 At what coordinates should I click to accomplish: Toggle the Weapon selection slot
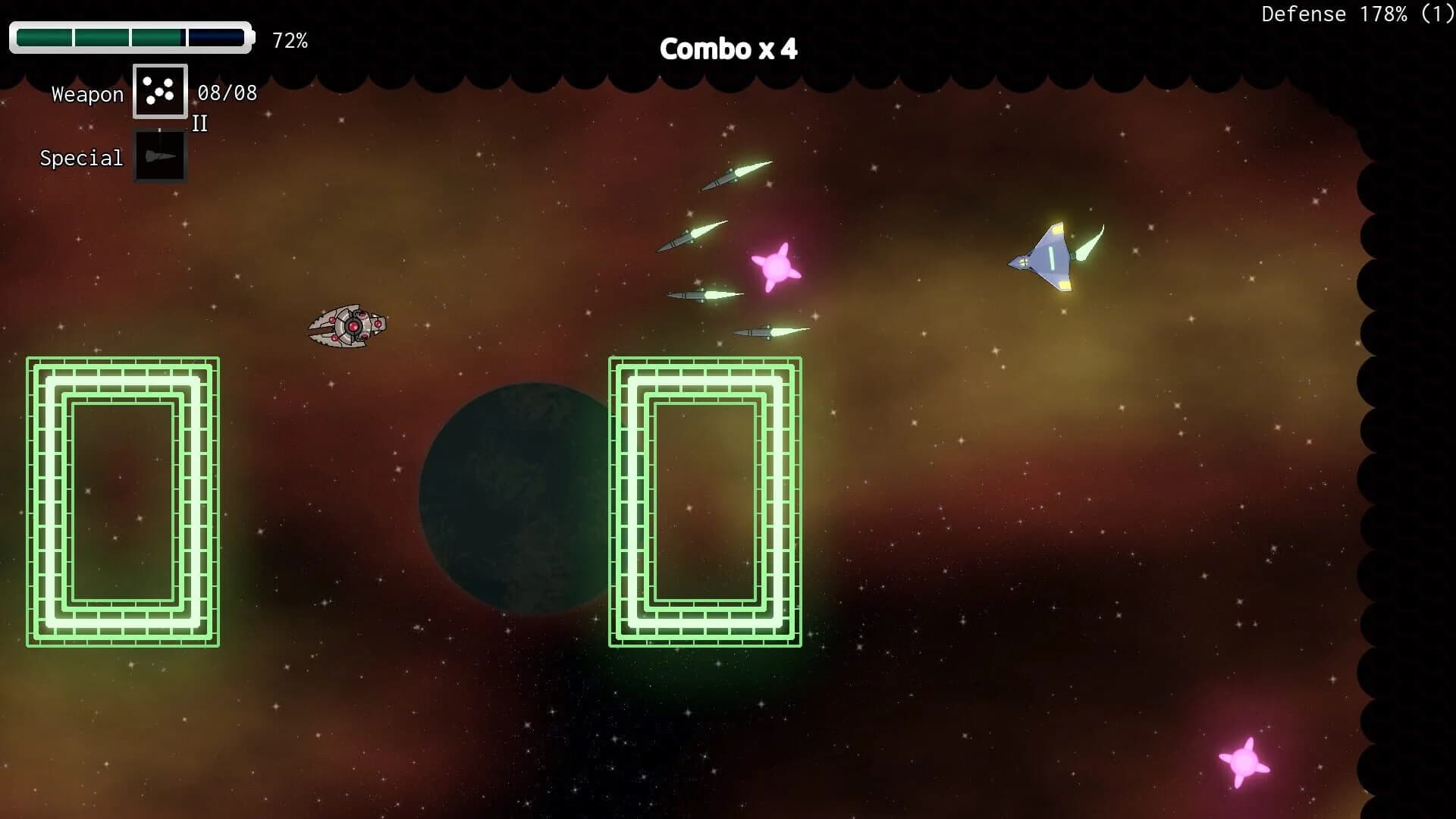pos(159,91)
